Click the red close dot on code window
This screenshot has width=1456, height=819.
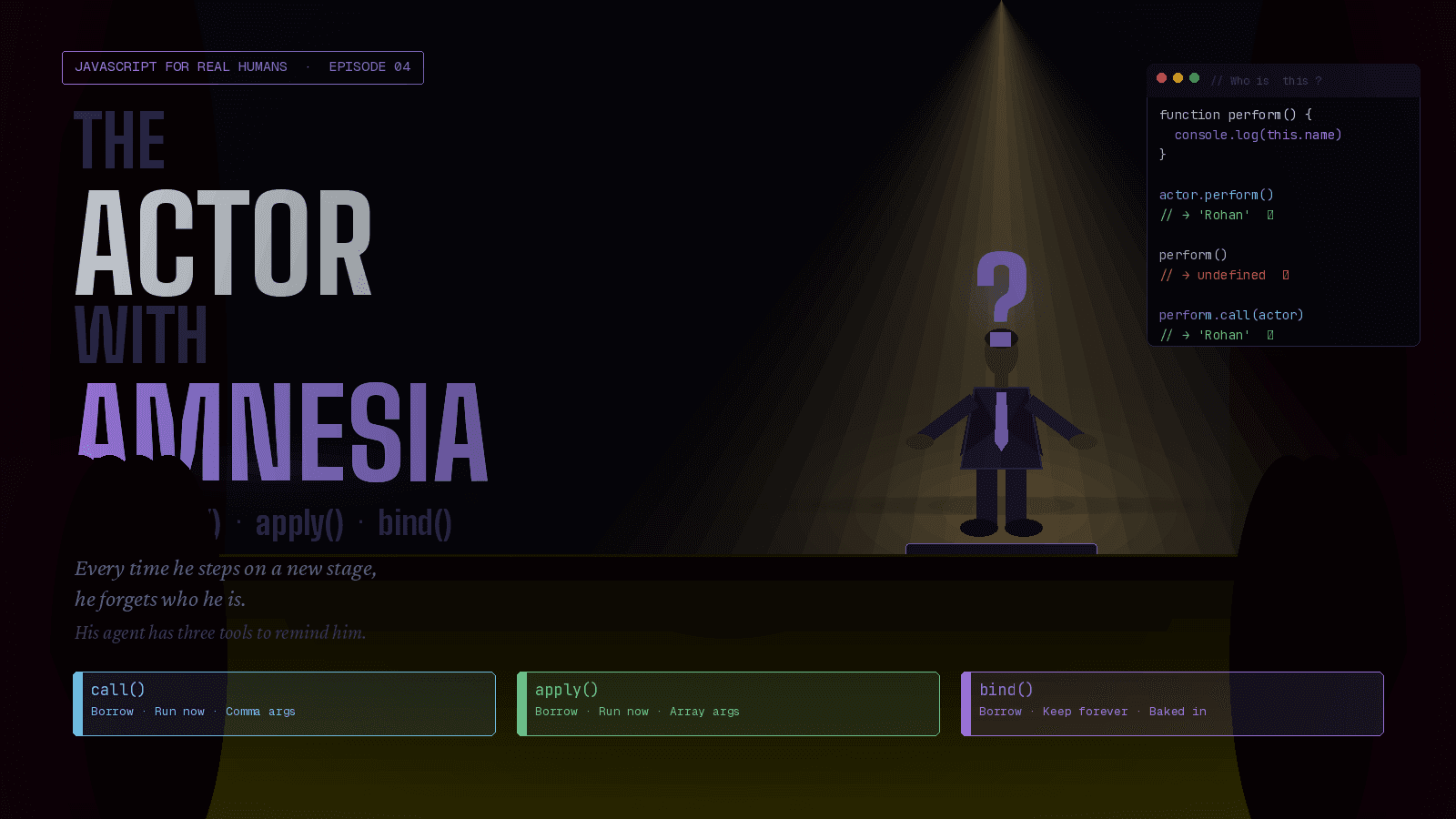tap(1161, 78)
